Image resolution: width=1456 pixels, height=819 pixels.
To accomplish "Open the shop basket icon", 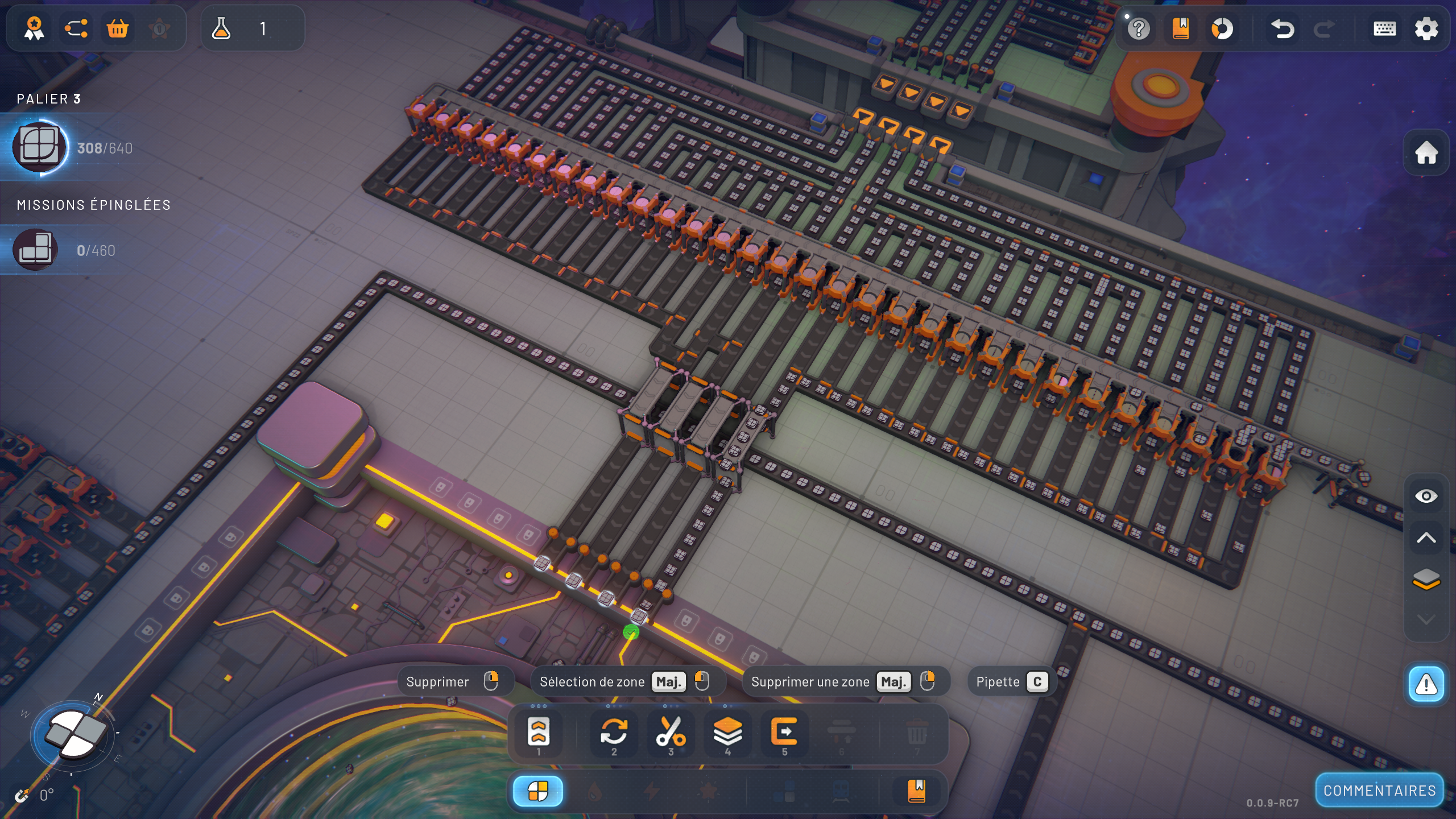I will (x=118, y=28).
